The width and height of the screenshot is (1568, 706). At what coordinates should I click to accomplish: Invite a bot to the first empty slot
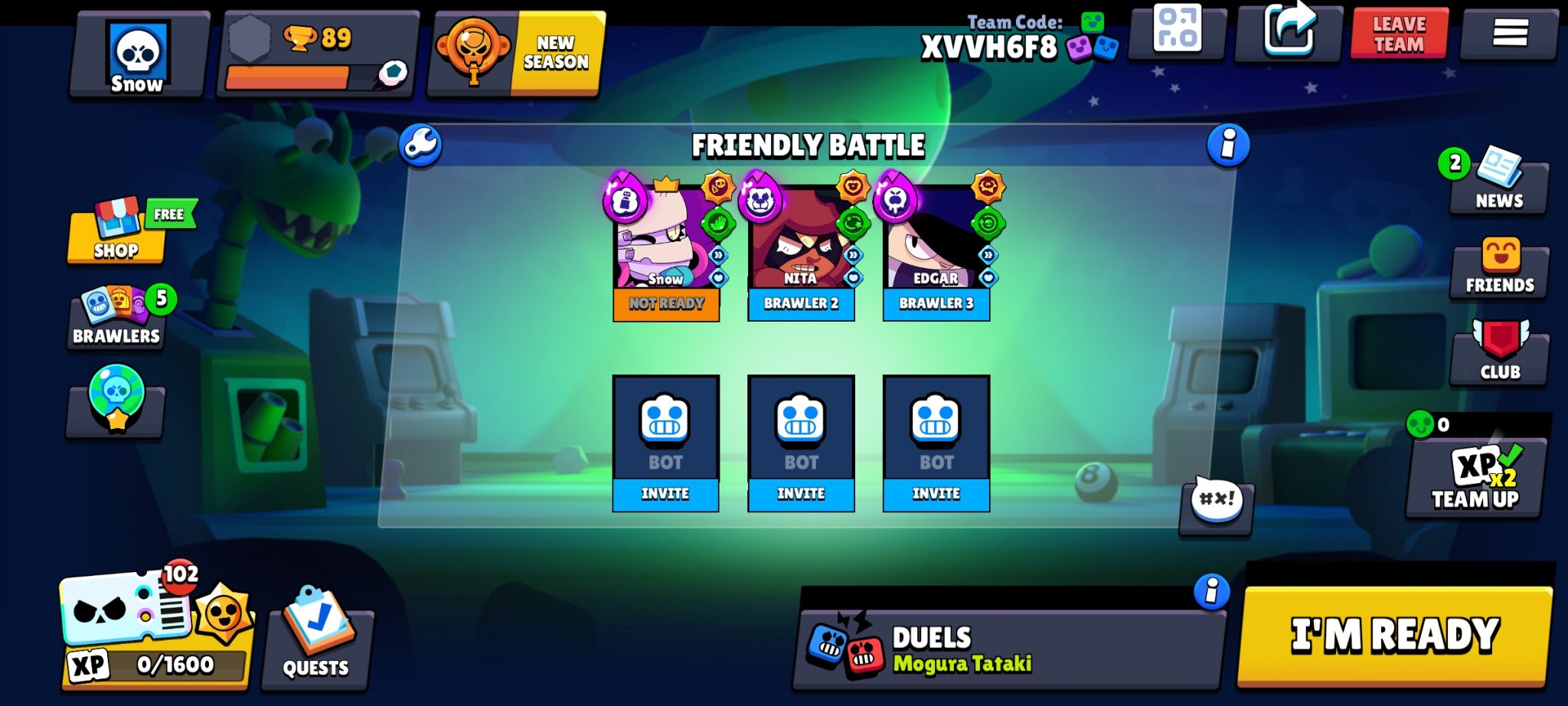(665, 494)
